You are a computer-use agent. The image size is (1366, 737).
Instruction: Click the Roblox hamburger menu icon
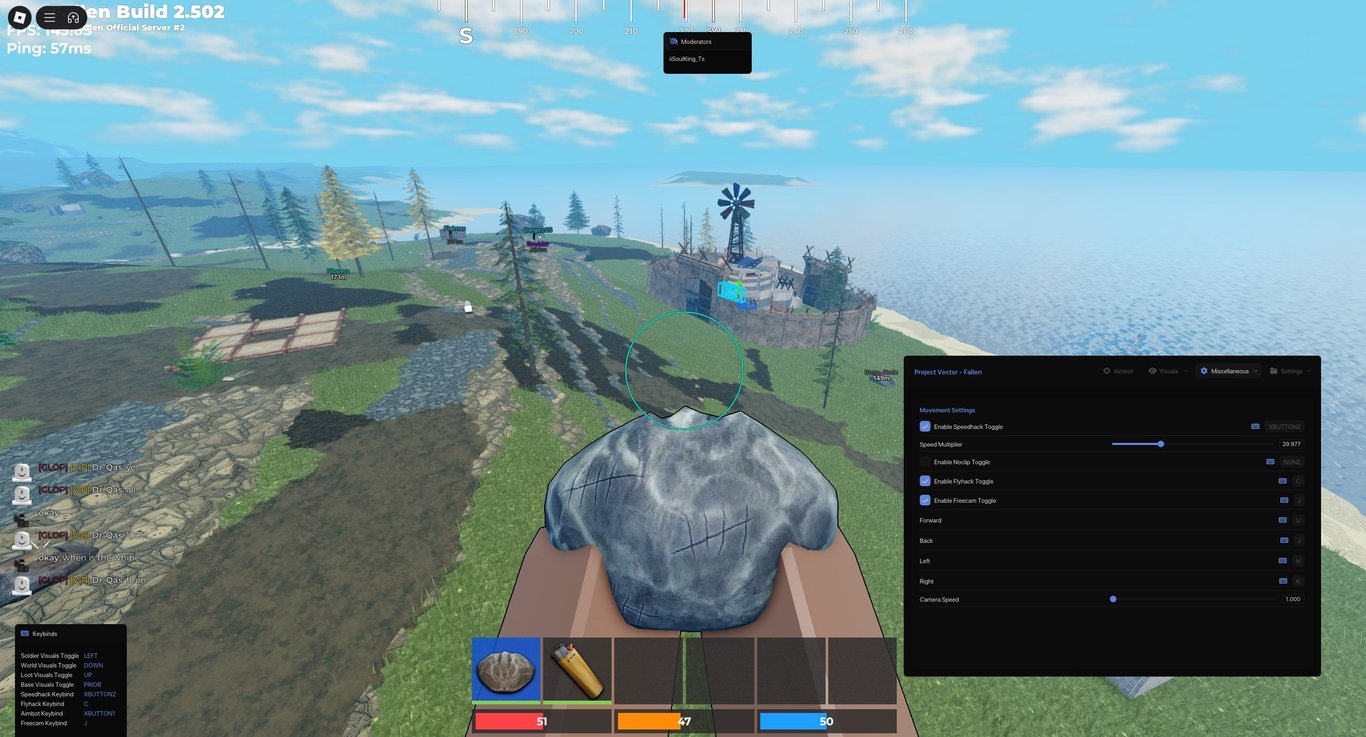48,17
